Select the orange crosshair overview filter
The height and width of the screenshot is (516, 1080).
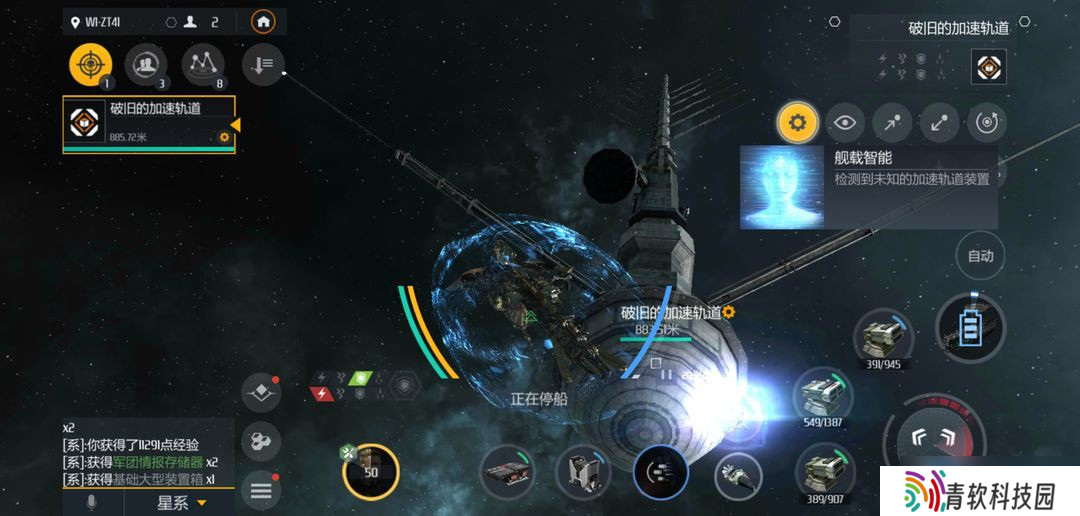tap(90, 65)
